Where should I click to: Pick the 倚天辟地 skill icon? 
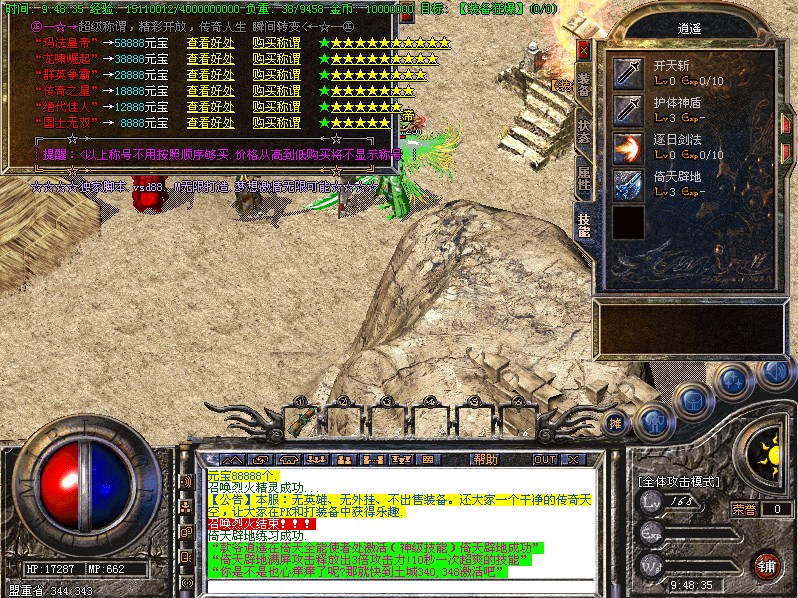[x=628, y=185]
